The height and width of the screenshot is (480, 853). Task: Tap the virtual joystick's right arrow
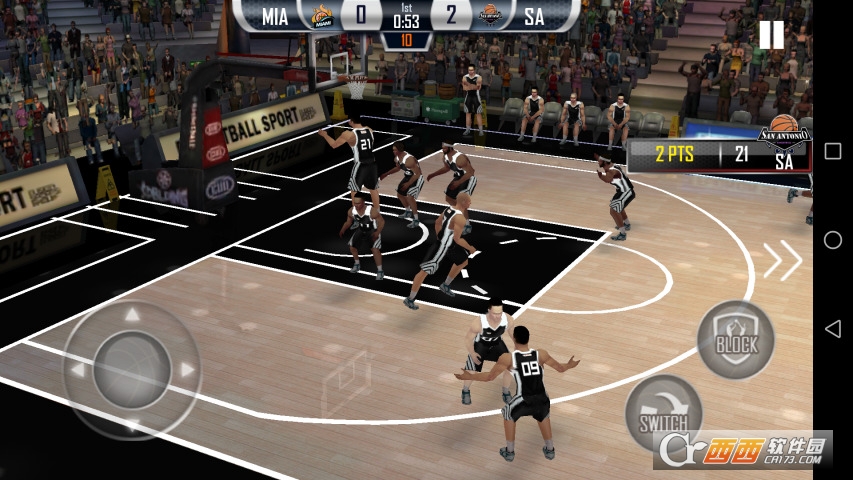[x=186, y=370]
